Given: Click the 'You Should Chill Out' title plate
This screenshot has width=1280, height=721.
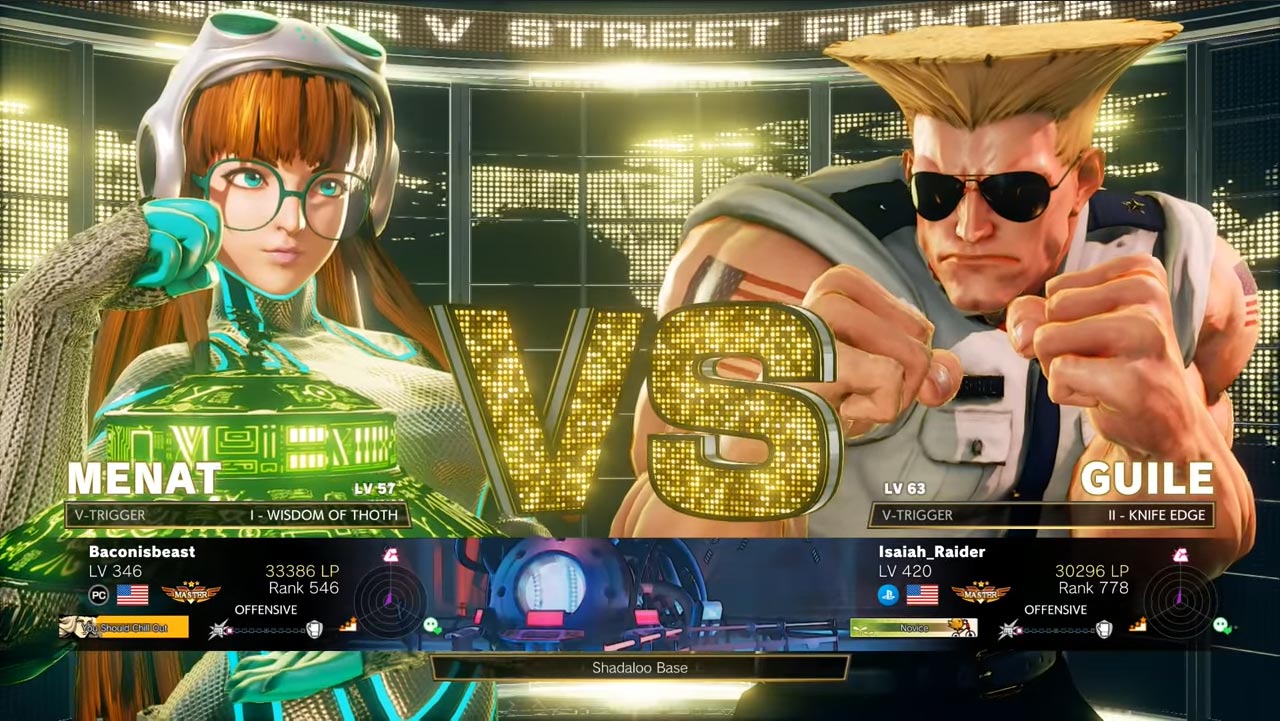Looking at the screenshot, I should click(124, 628).
